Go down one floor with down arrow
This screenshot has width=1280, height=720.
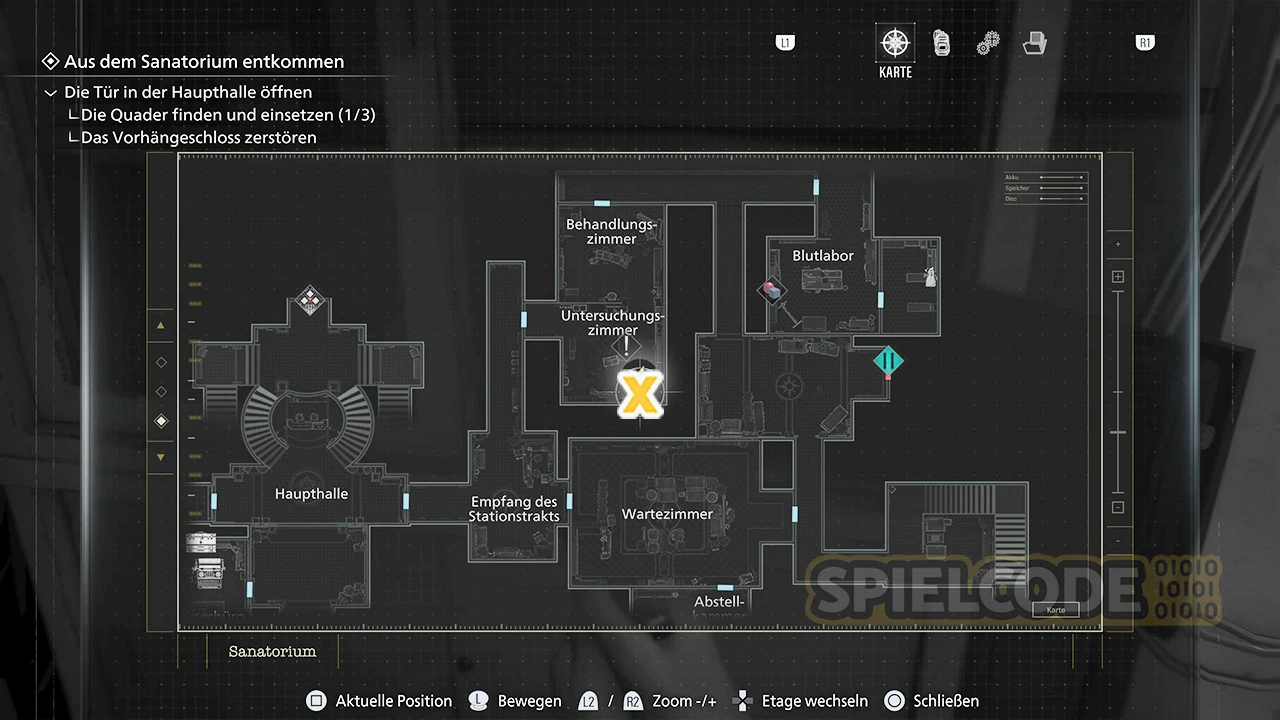tap(161, 457)
